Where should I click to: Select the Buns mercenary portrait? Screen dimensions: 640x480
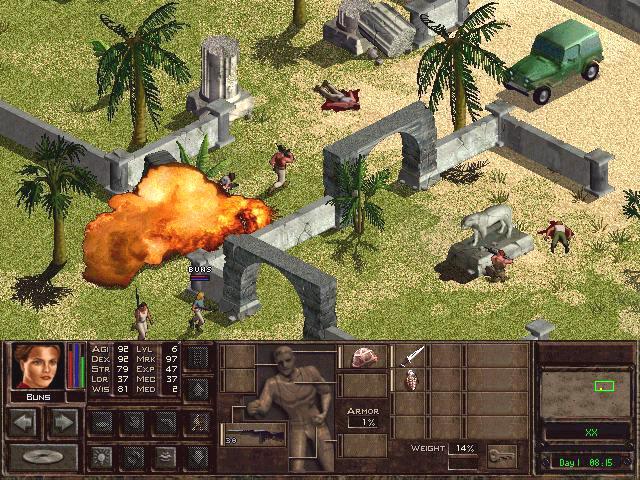(x=37, y=366)
